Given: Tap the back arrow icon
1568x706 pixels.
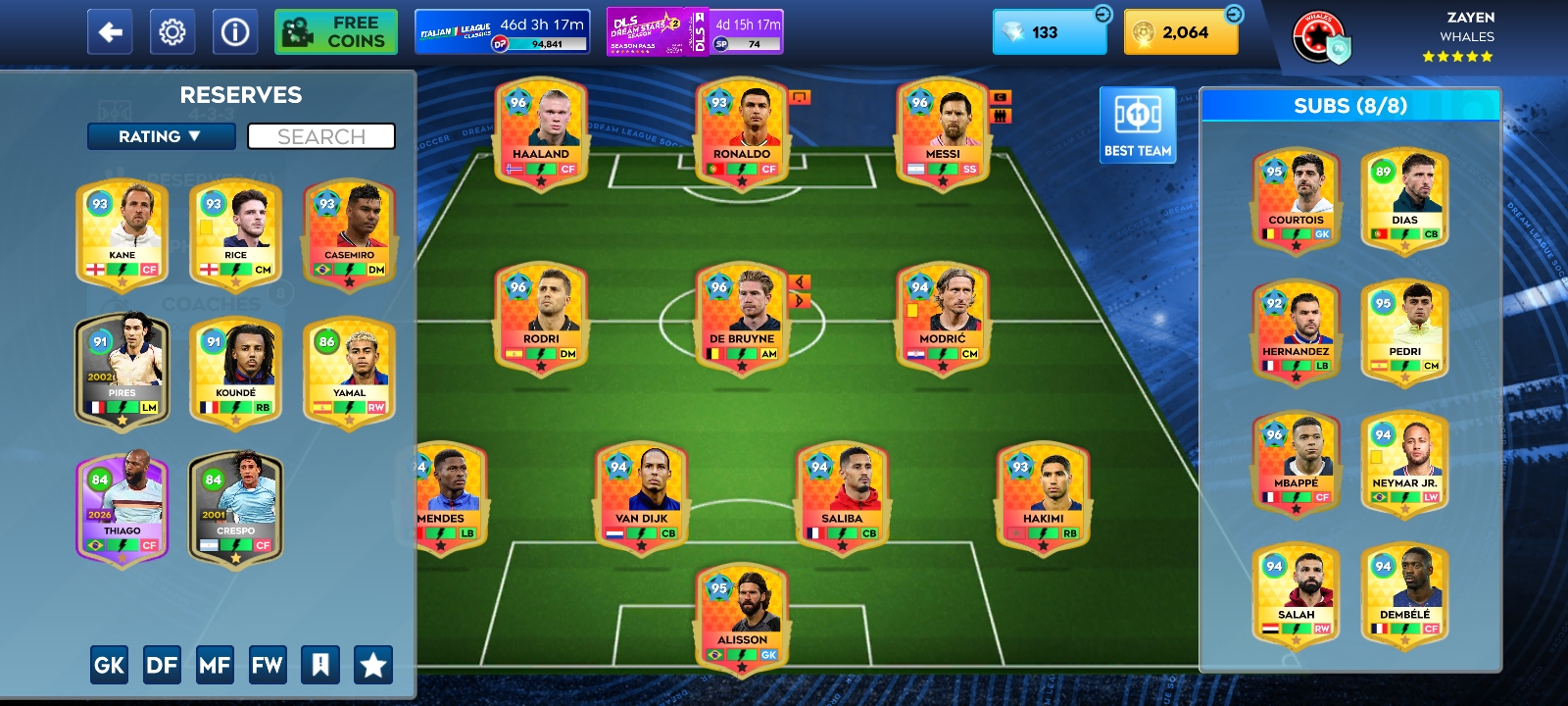Looking at the screenshot, I should pyautogui.click(x=109, y=31).
